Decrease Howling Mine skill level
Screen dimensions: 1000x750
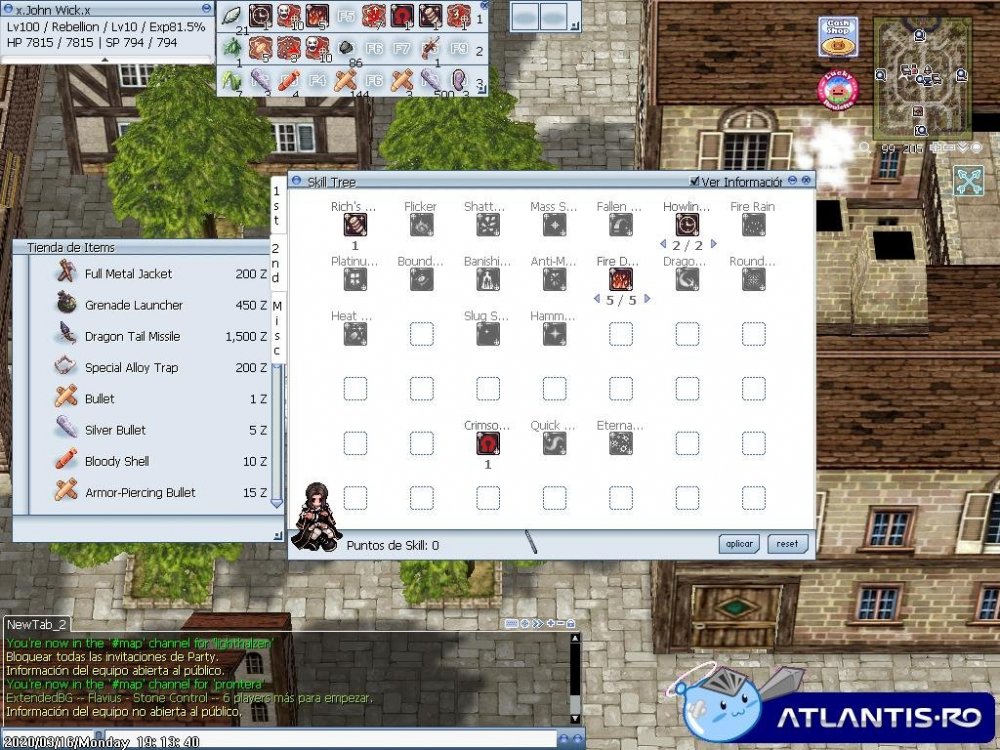pos(662,245)
